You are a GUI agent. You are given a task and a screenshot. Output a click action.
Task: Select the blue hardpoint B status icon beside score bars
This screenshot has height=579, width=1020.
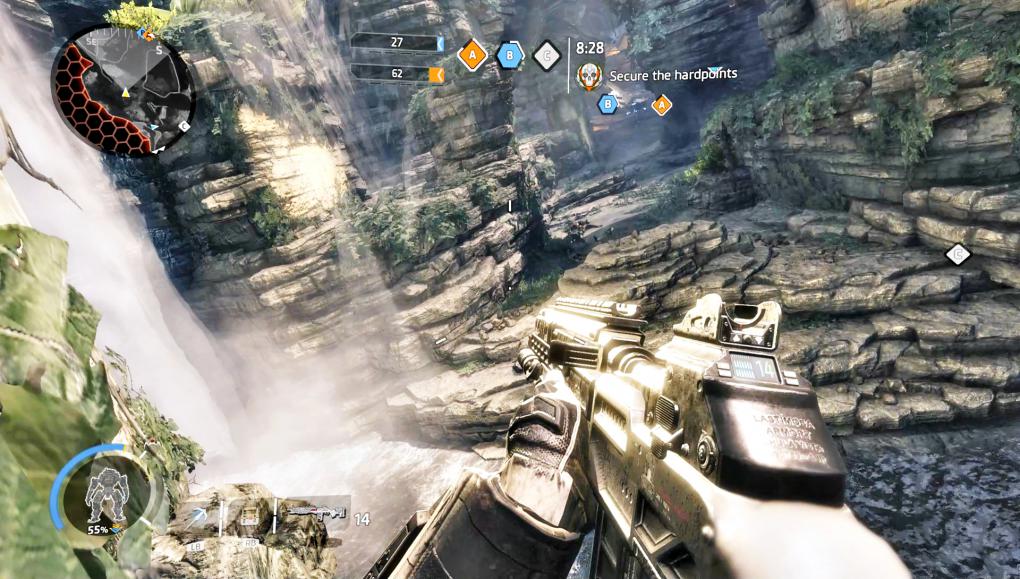[x=510, y=55]
